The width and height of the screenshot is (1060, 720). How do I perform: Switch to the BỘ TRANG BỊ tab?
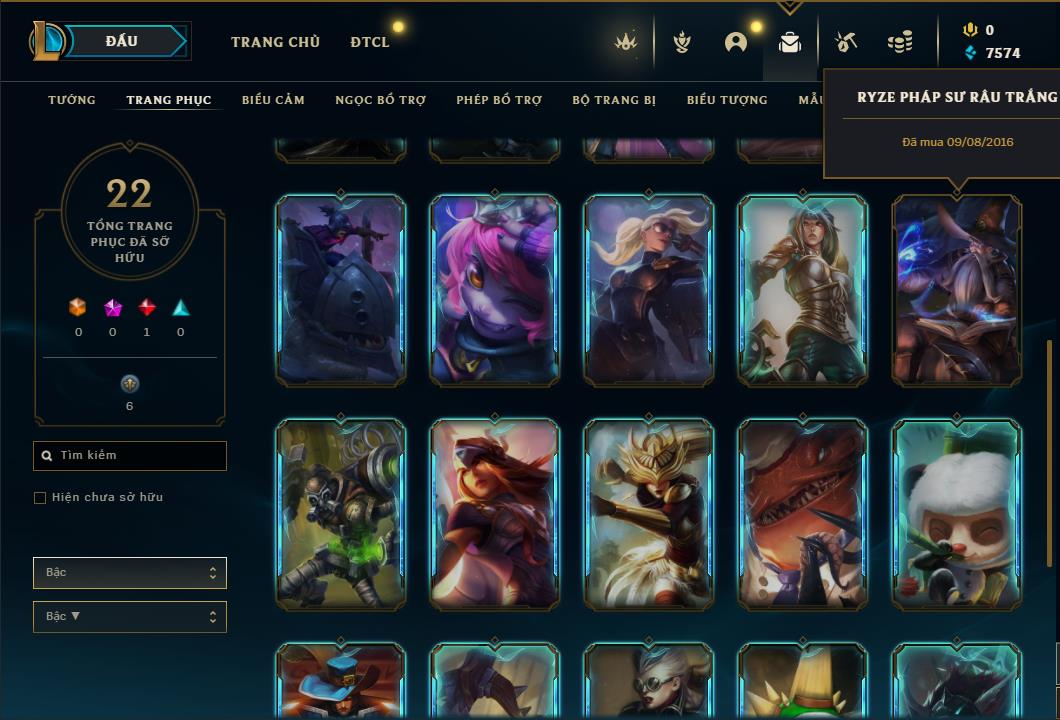(614, 100)
